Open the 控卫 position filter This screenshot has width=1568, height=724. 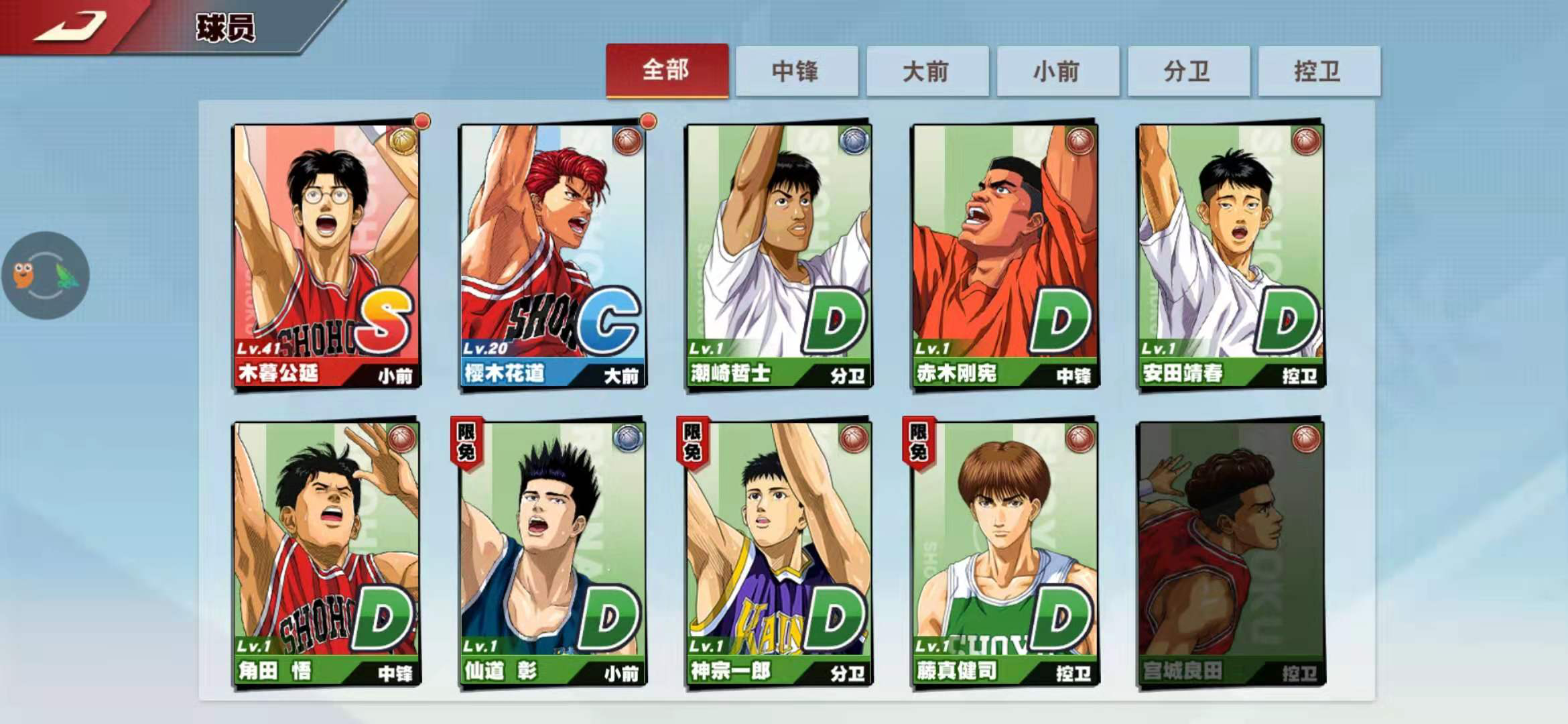click(x=1317, y=71)
